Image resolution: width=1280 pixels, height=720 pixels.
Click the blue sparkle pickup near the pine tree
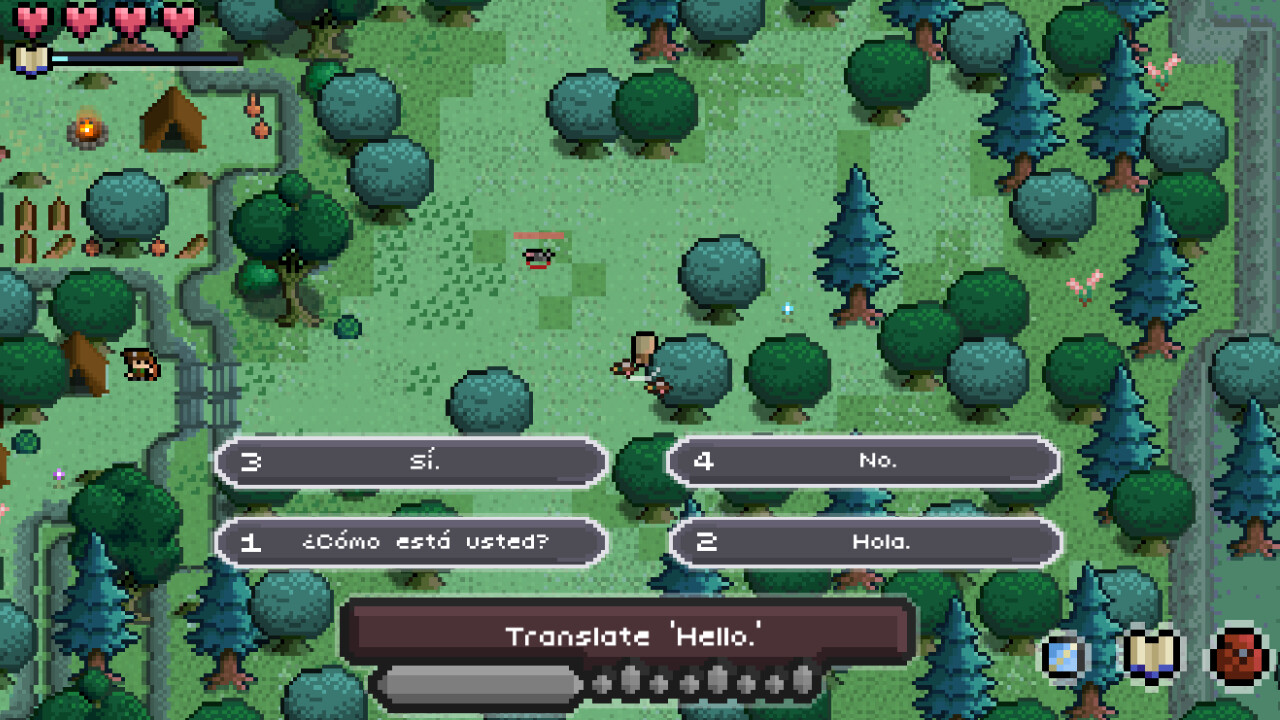tap(787, 310)
